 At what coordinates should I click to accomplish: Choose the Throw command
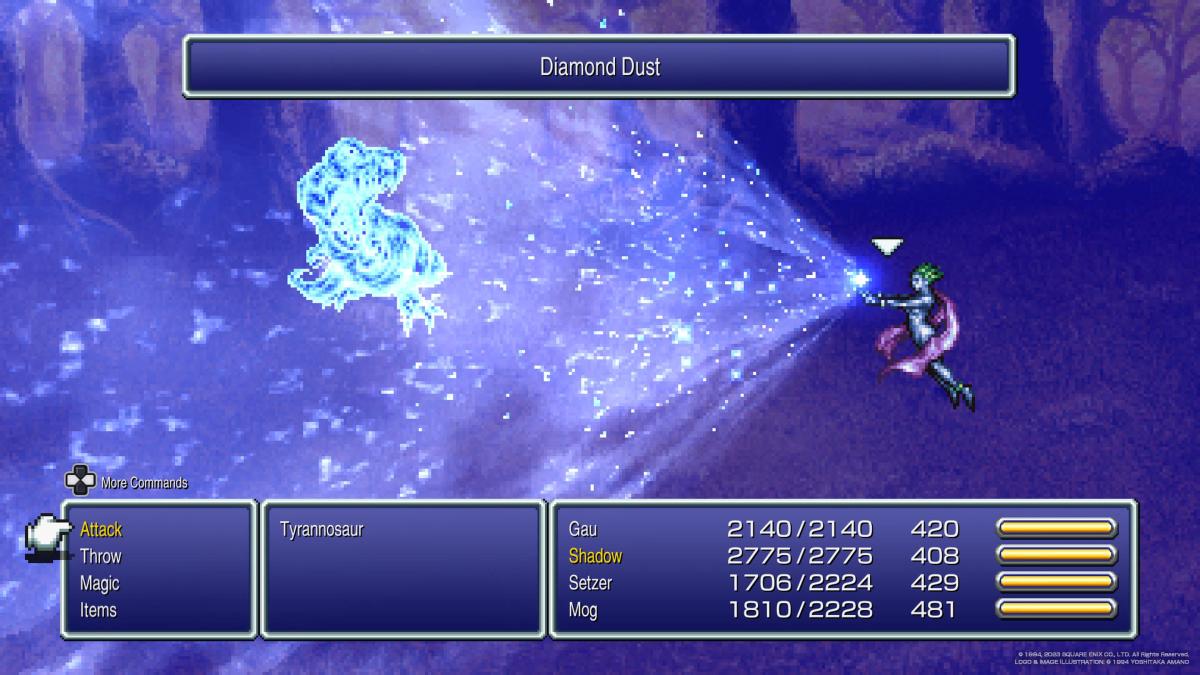coord(101,557)
